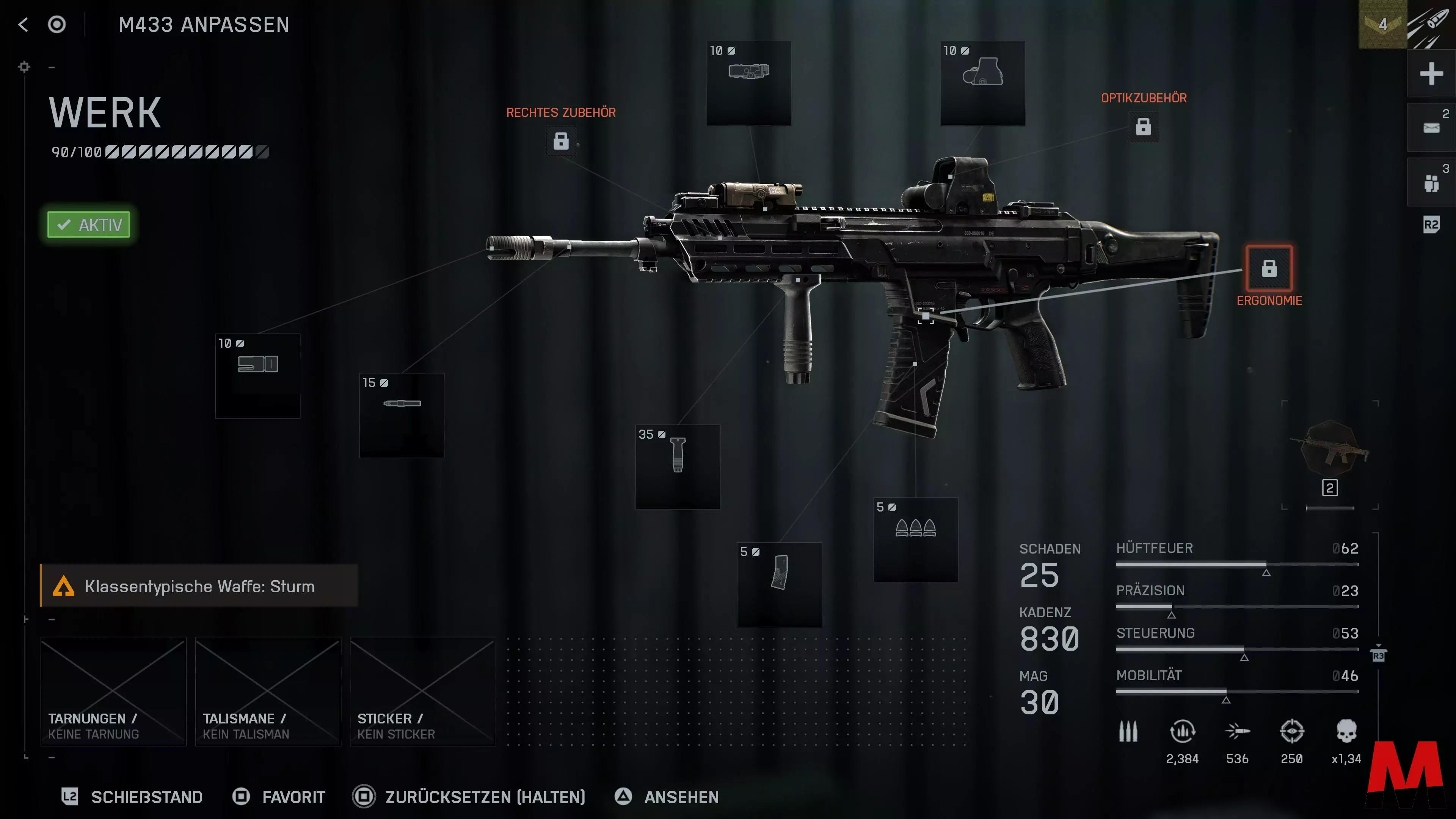Add a new build with plus button
Screen dimensions: 1456x819
pyautogui.click(x=1431, y=74)
